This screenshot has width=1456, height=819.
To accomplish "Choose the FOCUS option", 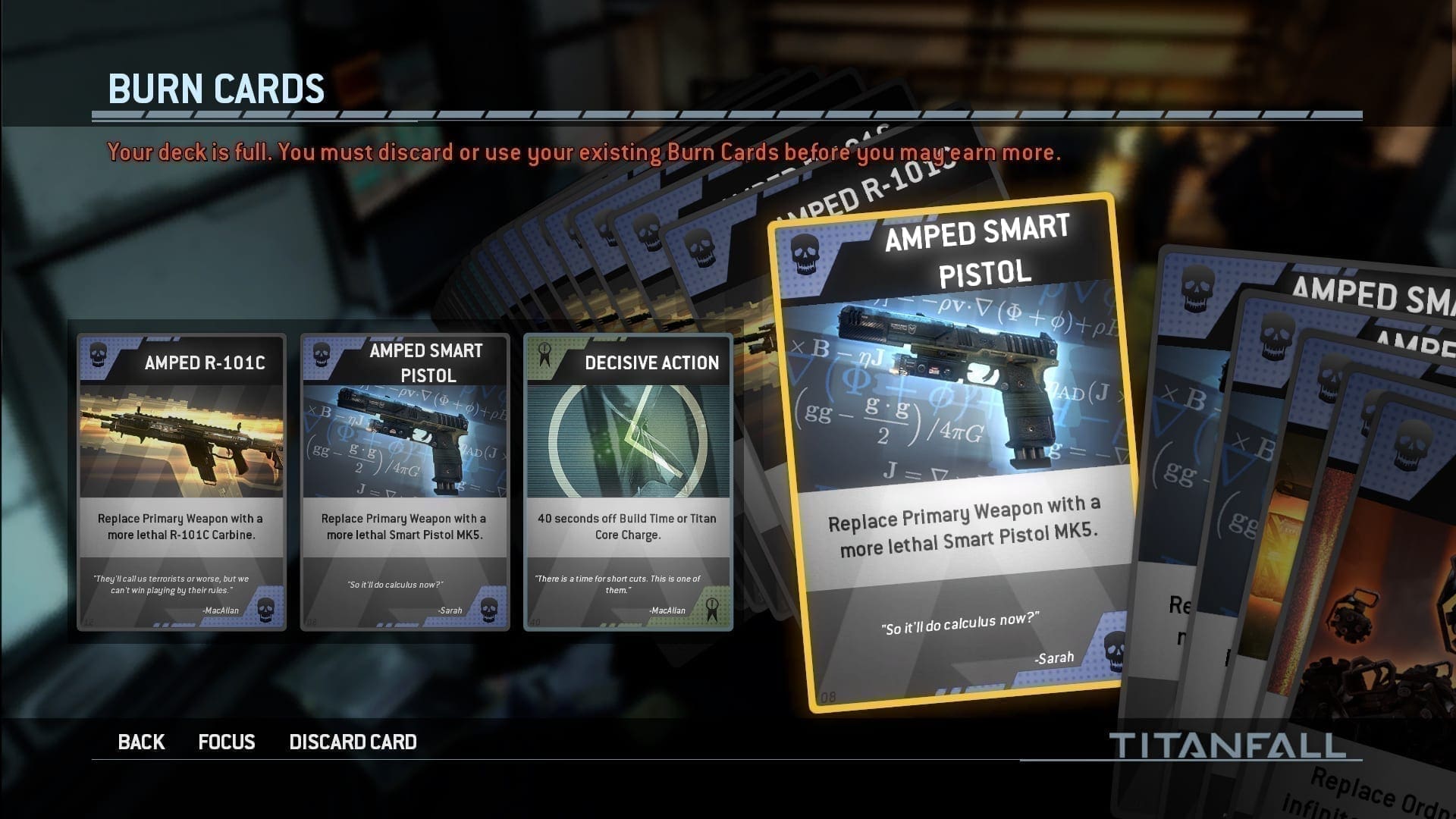I will click(x=226, y=742).
